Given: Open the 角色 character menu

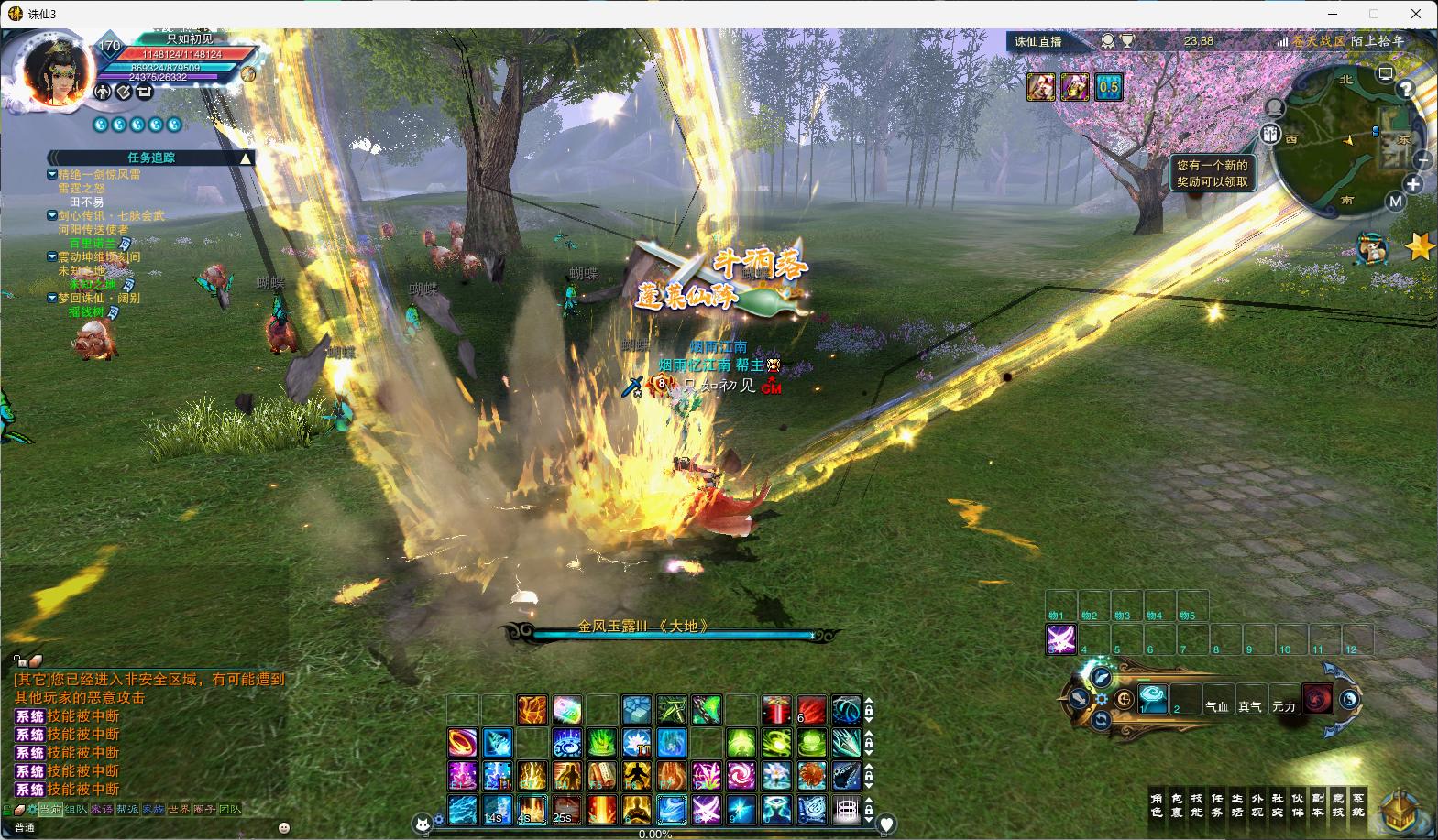Looking at the screenshot, I should (1157, 805).
